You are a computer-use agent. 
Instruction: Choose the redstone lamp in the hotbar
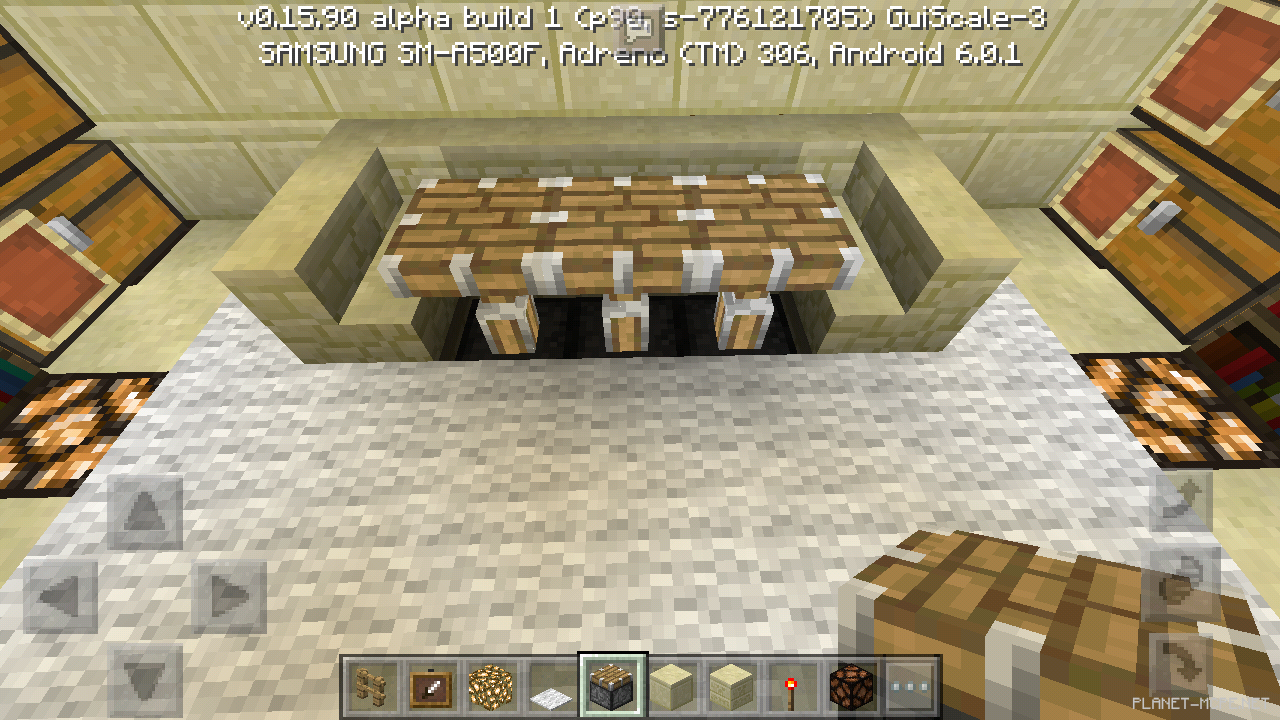(851, 687)
